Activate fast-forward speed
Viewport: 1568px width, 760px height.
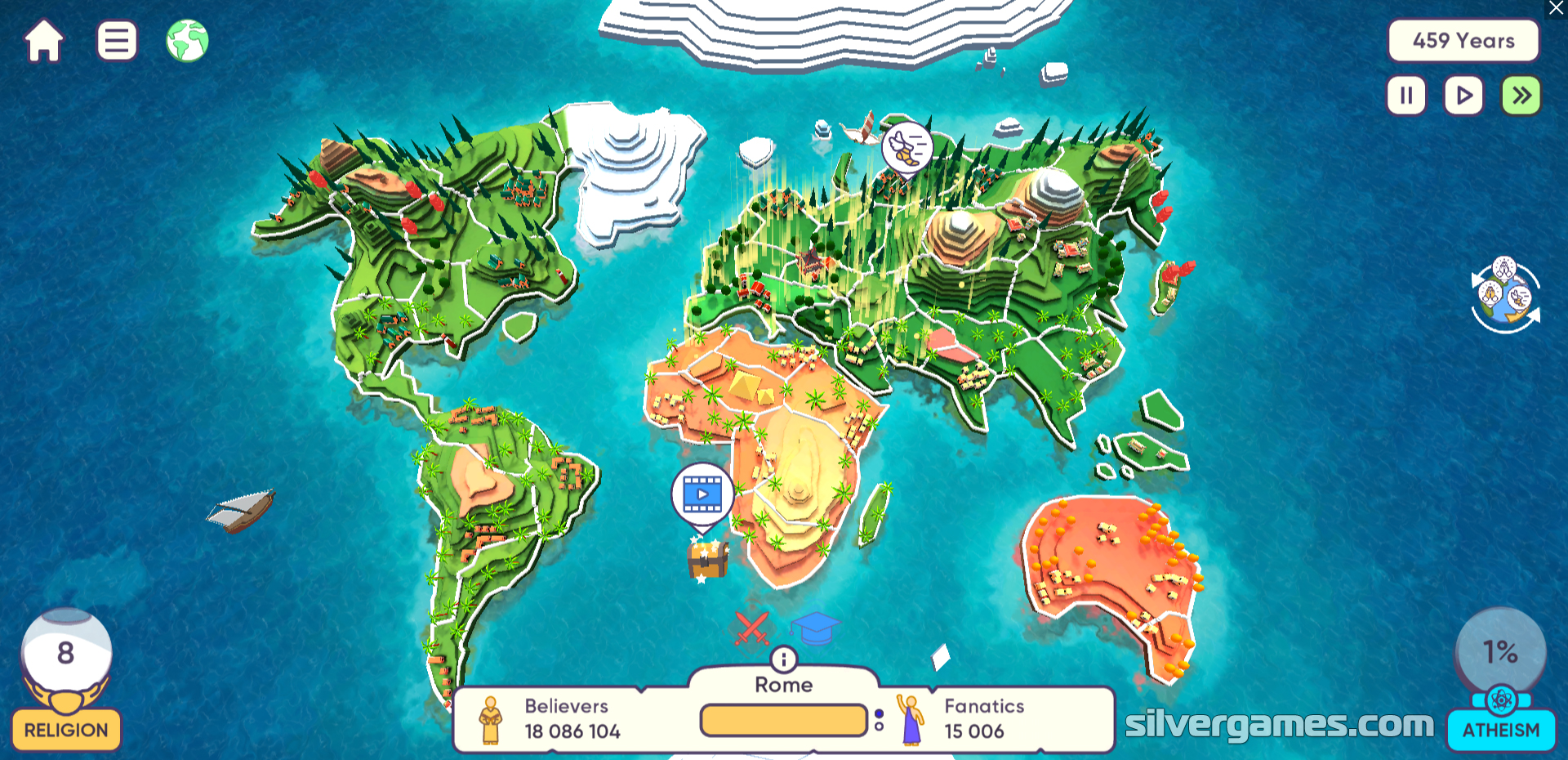(1521, 96)
